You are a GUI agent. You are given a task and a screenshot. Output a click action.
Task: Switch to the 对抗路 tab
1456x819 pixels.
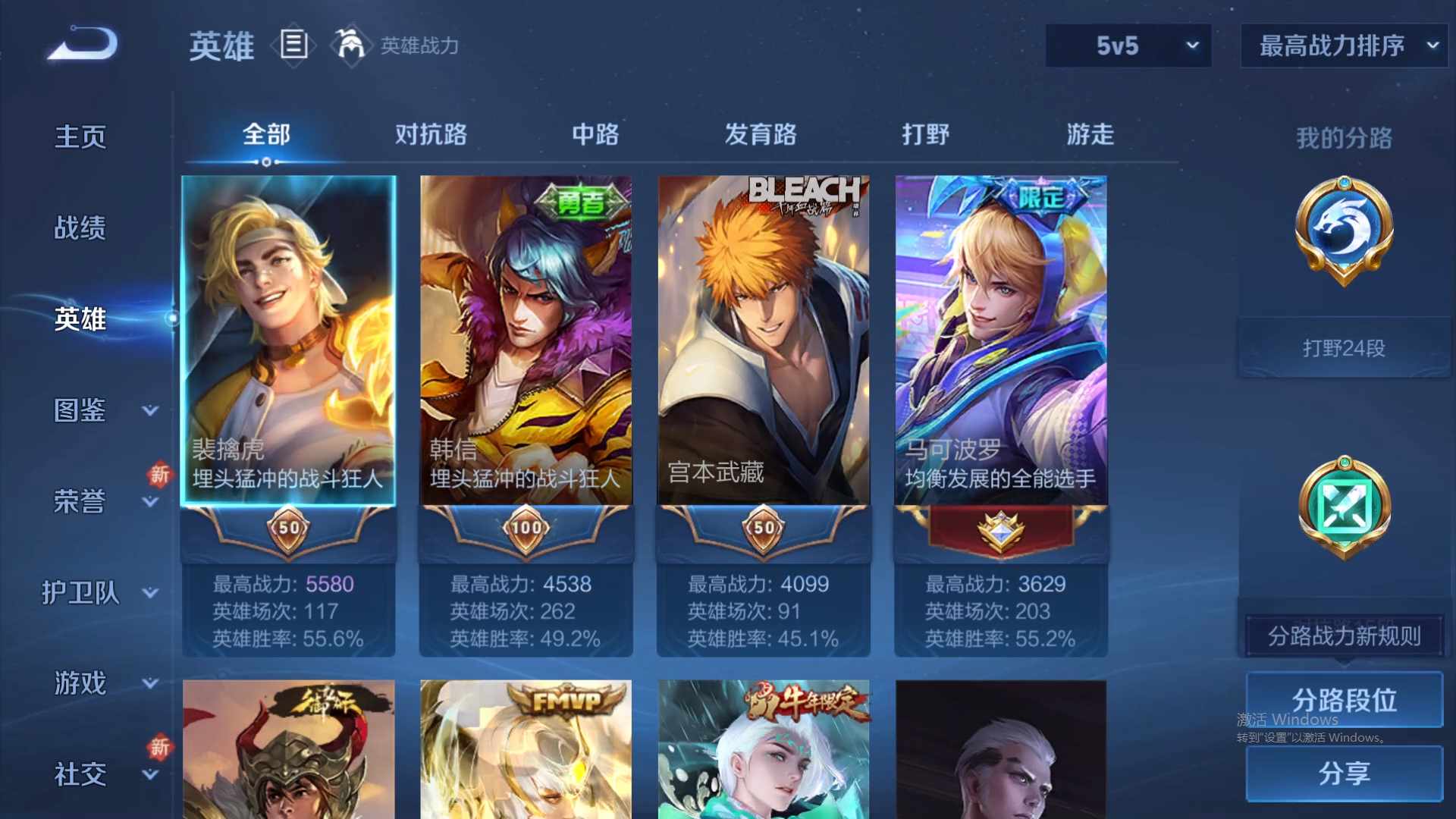tap(432, 134)
